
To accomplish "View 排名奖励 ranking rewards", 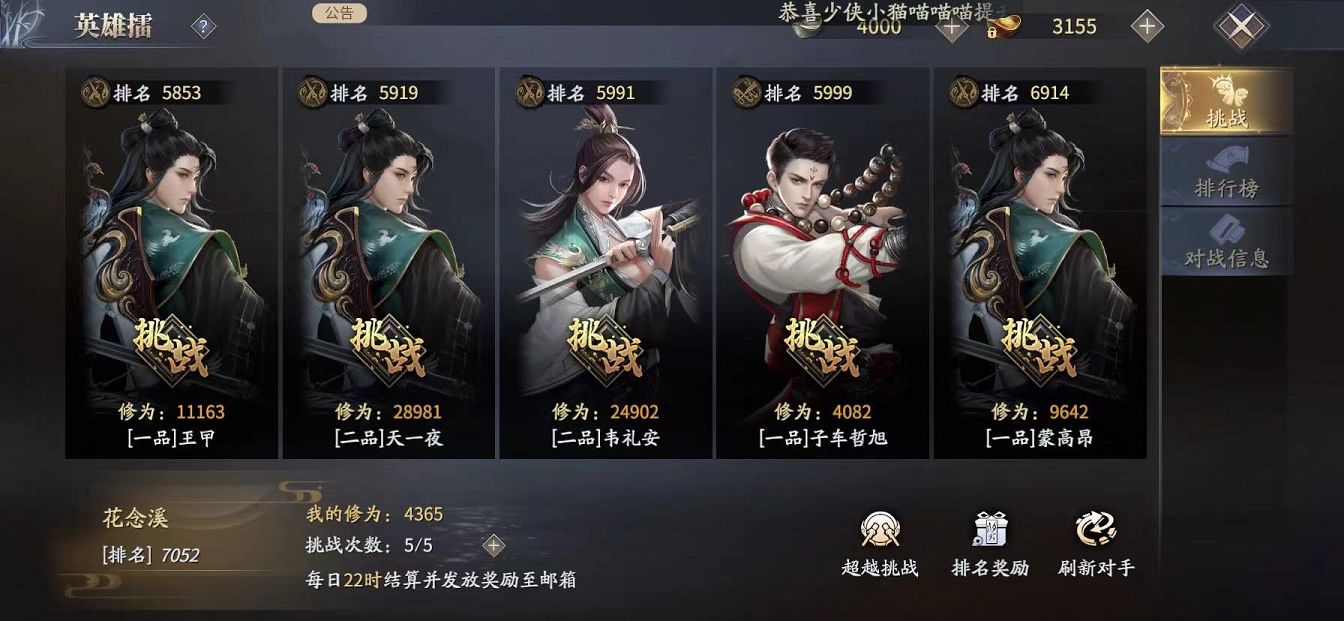I will pos(989,545).
